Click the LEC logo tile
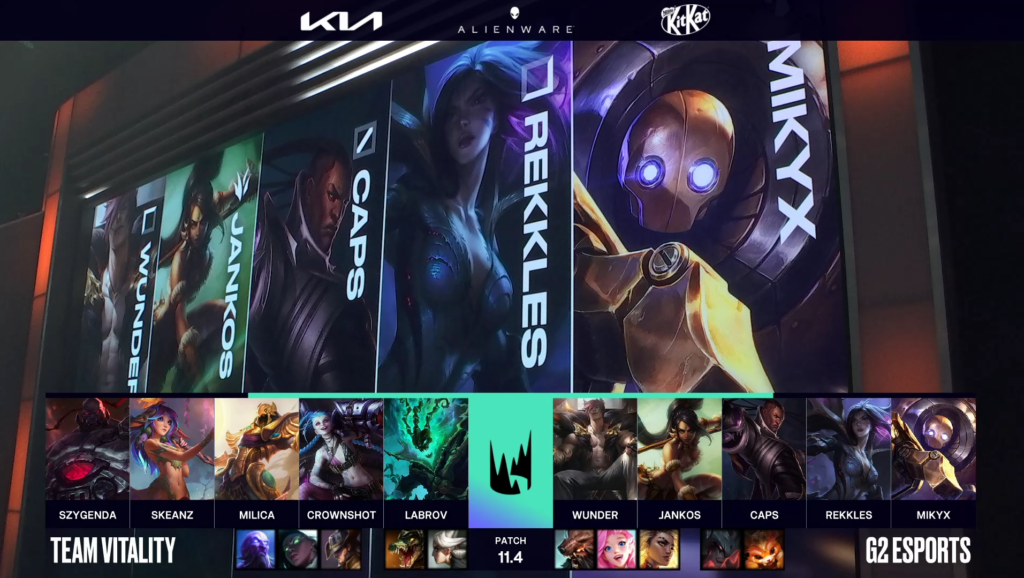The width and height of the screenshot is (1024, 578). tap(510, 460)
